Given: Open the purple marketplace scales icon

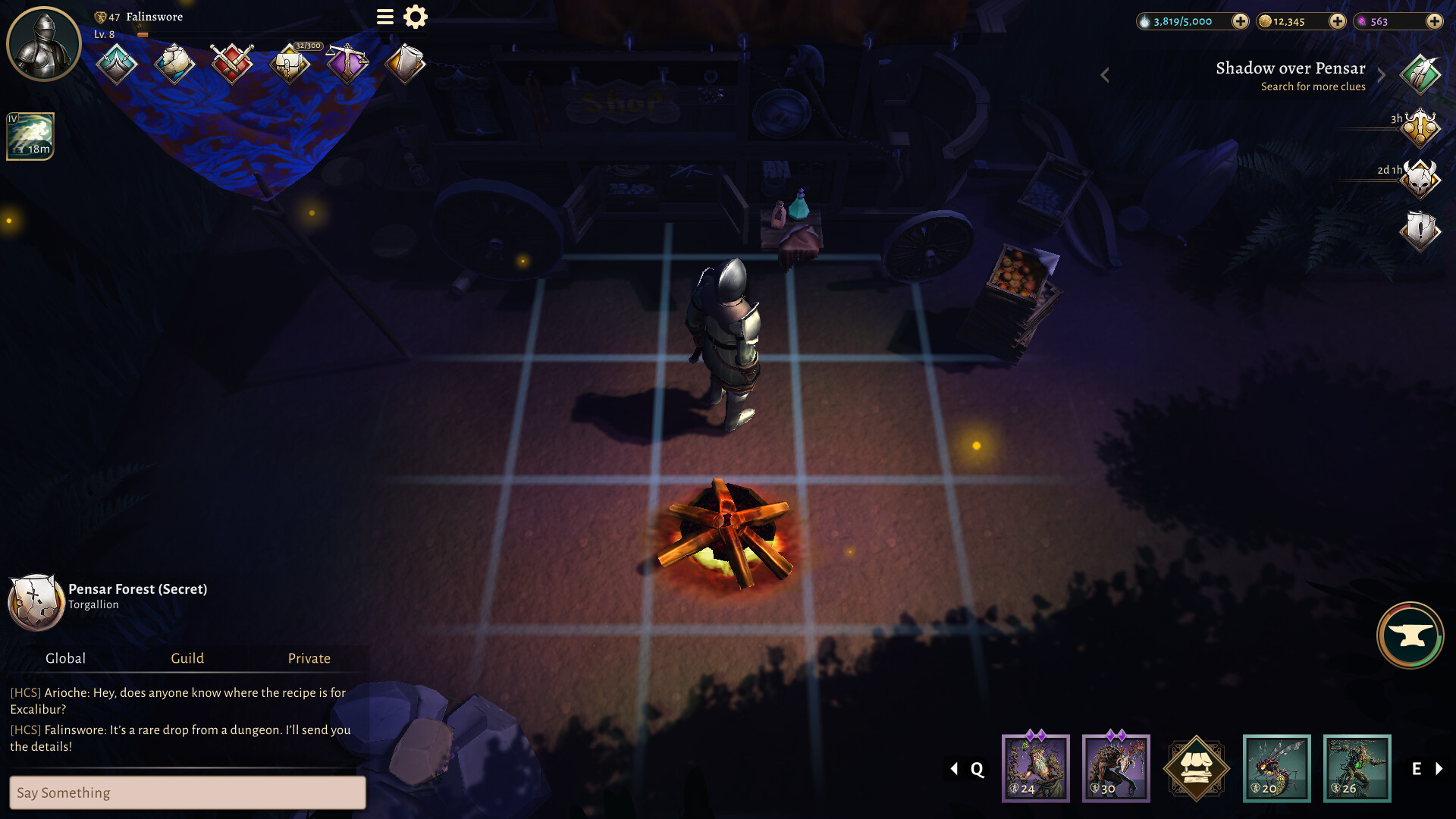Looking at the screenshot, I should (347, 64).
